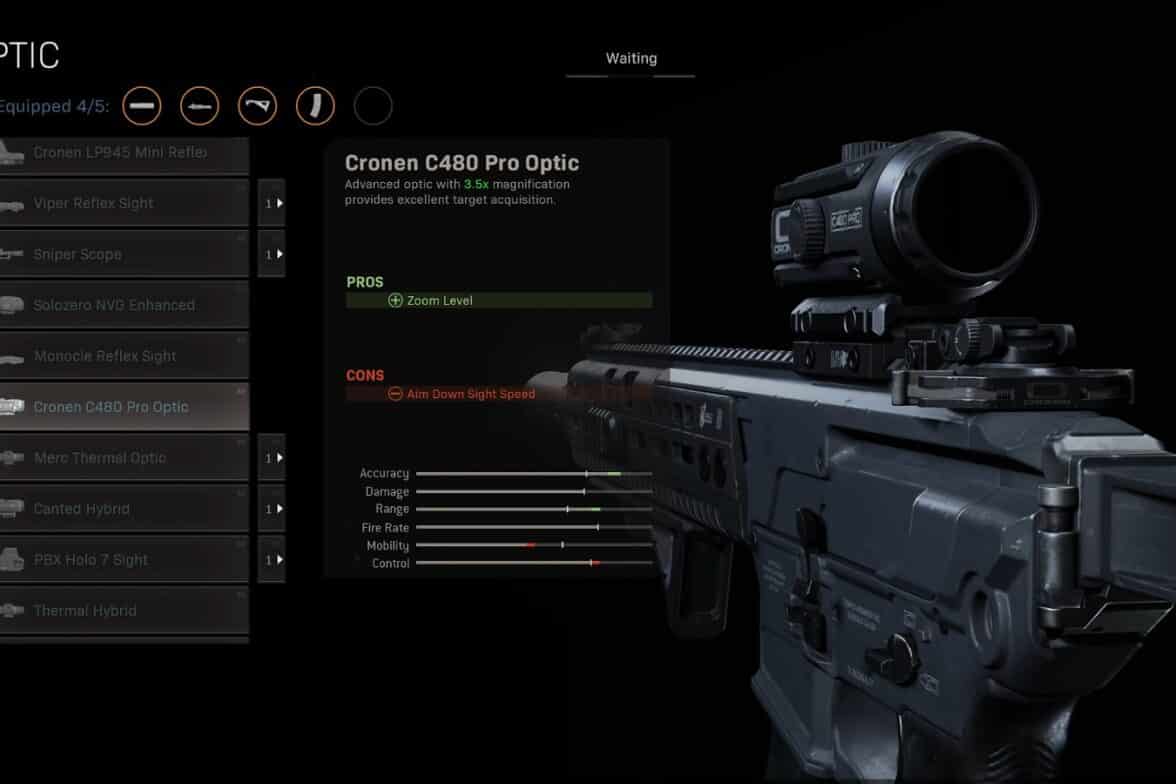Choose the Monocle Reflex Sight

pyautogui.click(x=122, y=356)
